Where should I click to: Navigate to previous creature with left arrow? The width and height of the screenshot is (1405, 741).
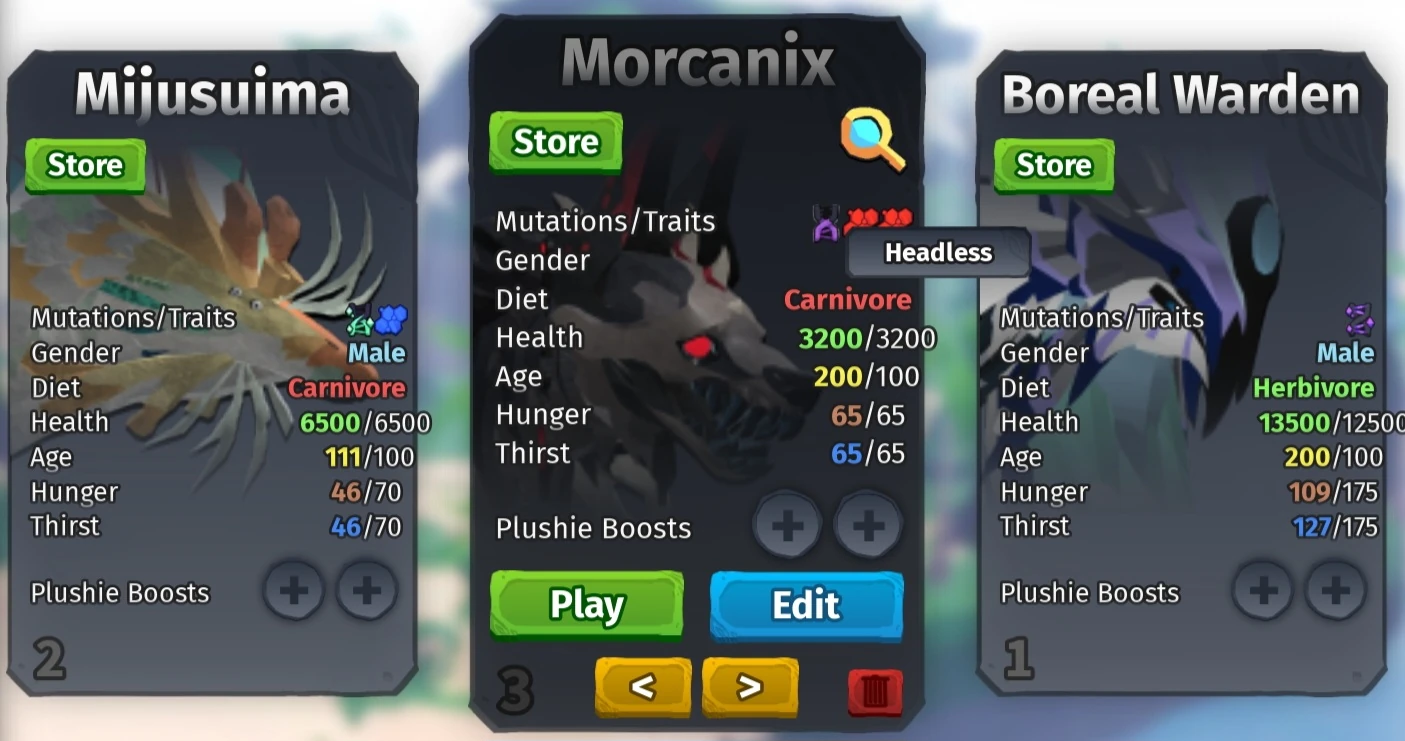tap(643, 687)
